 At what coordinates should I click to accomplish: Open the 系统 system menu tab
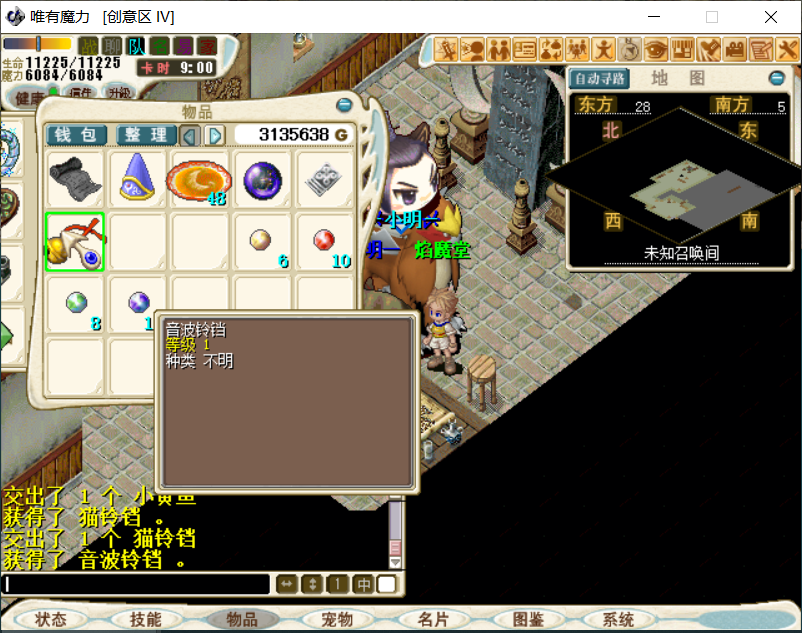click(x=619, y=620)
